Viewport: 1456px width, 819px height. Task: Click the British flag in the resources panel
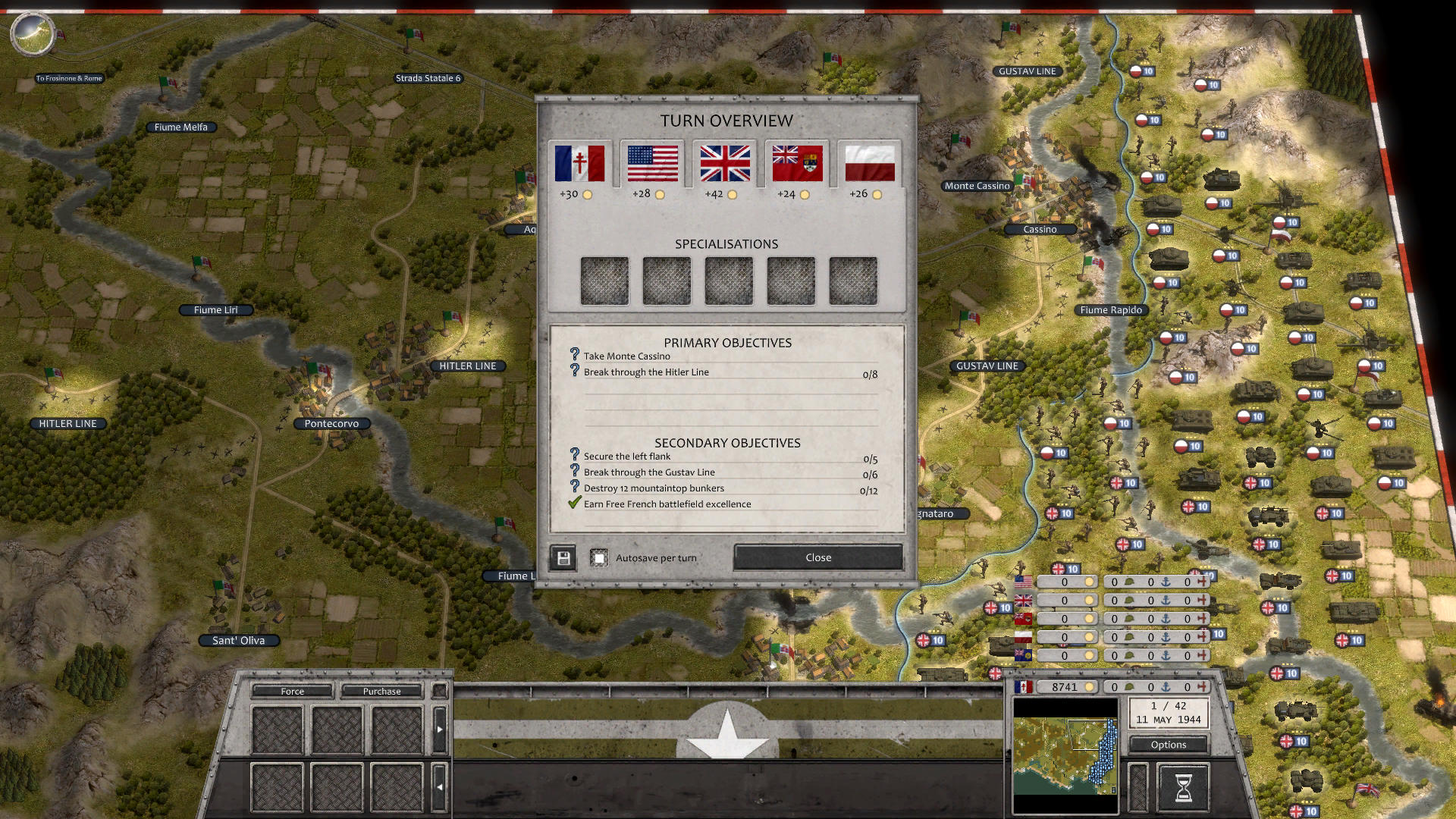tap(1022, 599)
